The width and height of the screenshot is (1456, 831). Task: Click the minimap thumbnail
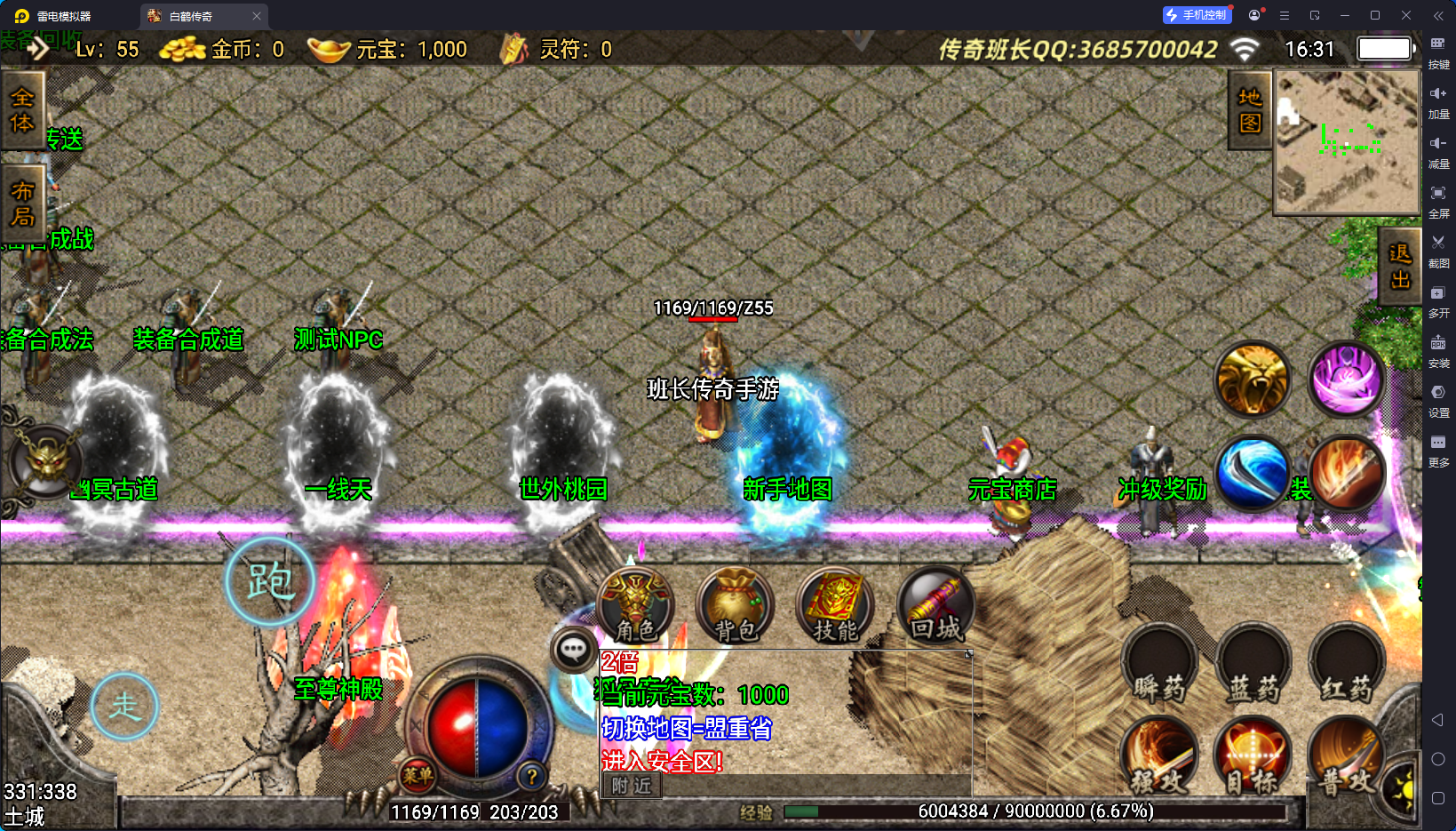[1347, 142]
